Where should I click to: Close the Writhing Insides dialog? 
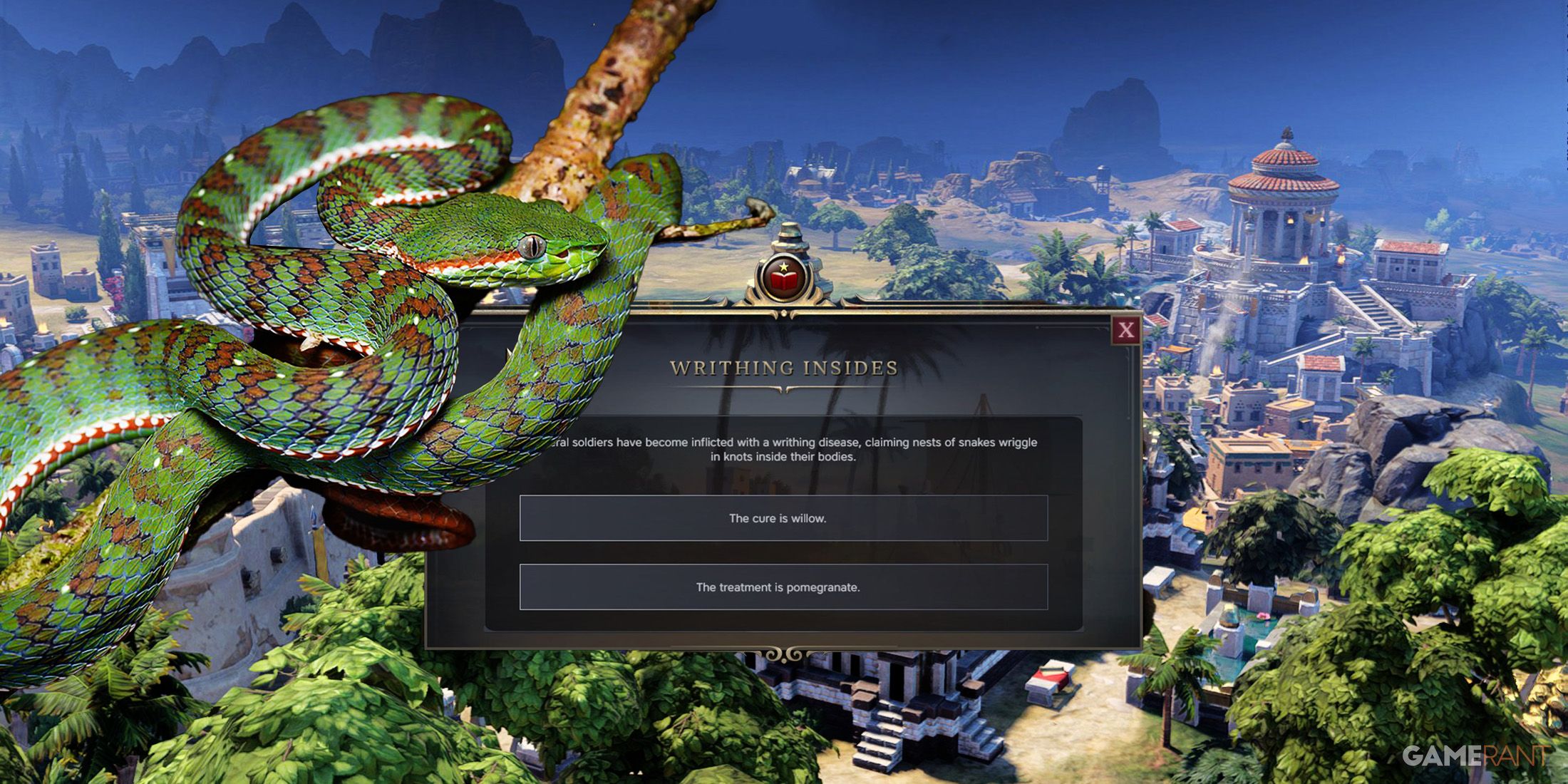point(1126,330)
